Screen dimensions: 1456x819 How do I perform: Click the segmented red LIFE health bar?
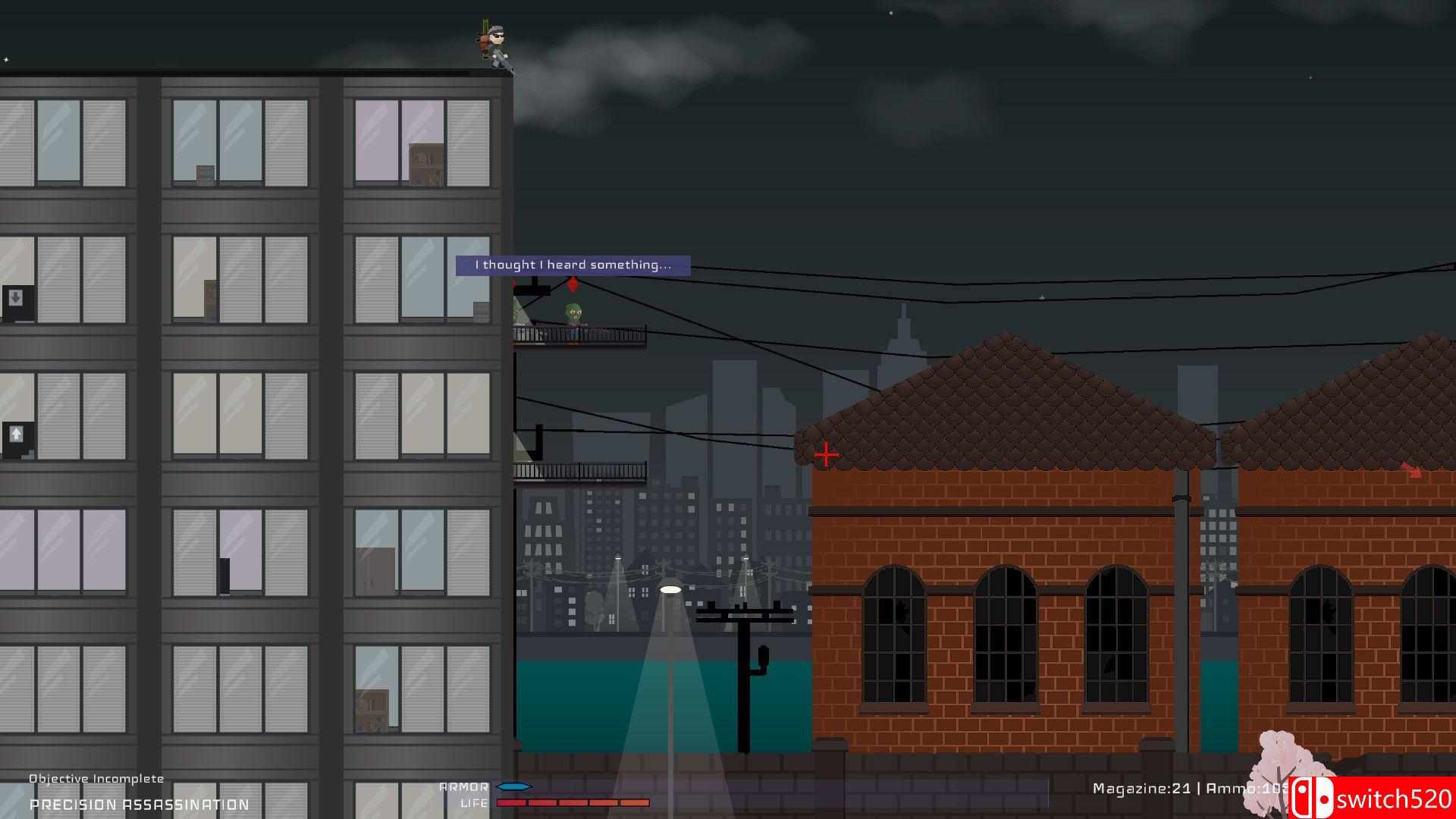pyautogui.click(x=573, y=802)
